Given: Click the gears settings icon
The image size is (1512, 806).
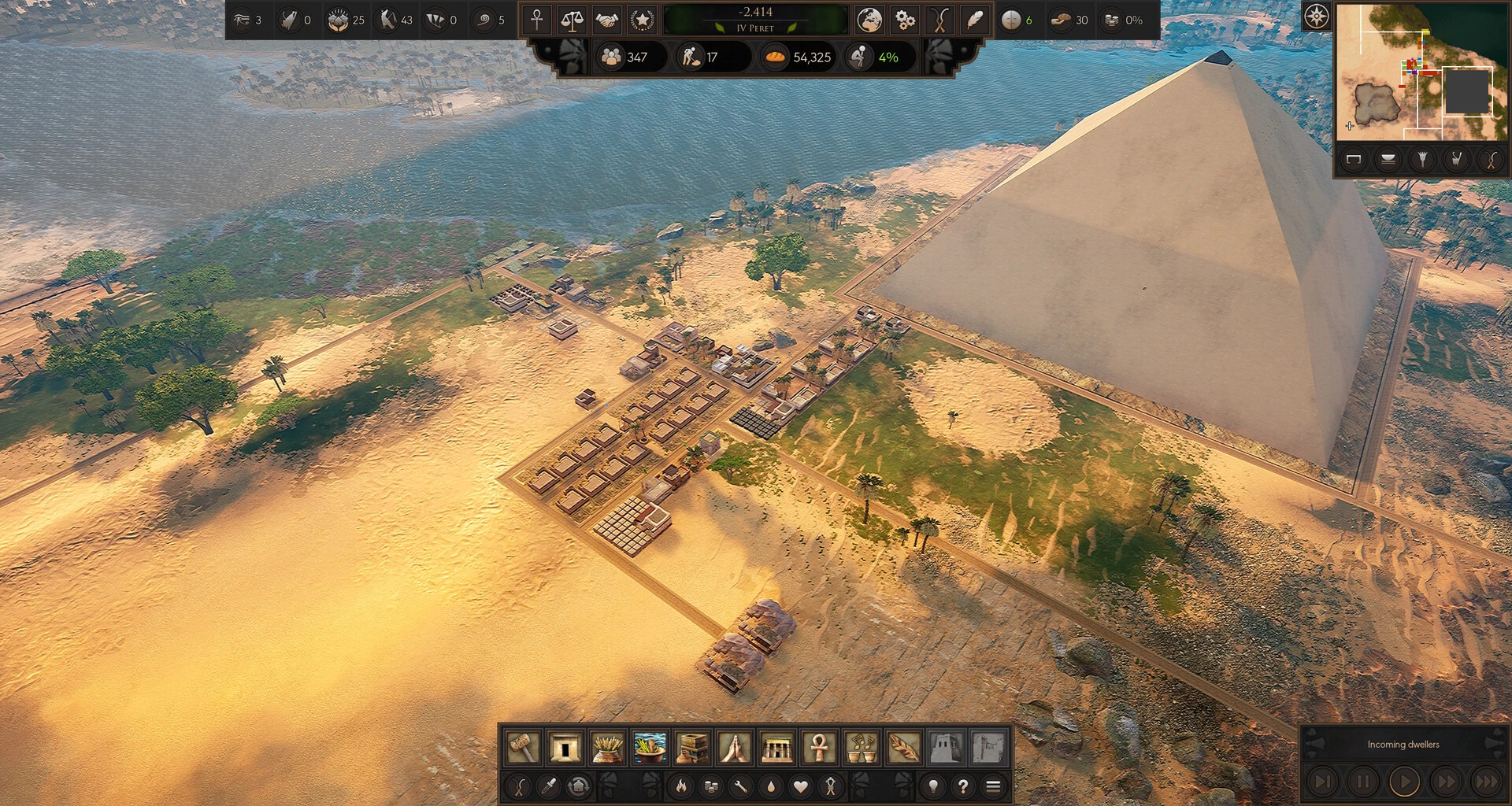Looking at the screenshot, I should [905, 20].
